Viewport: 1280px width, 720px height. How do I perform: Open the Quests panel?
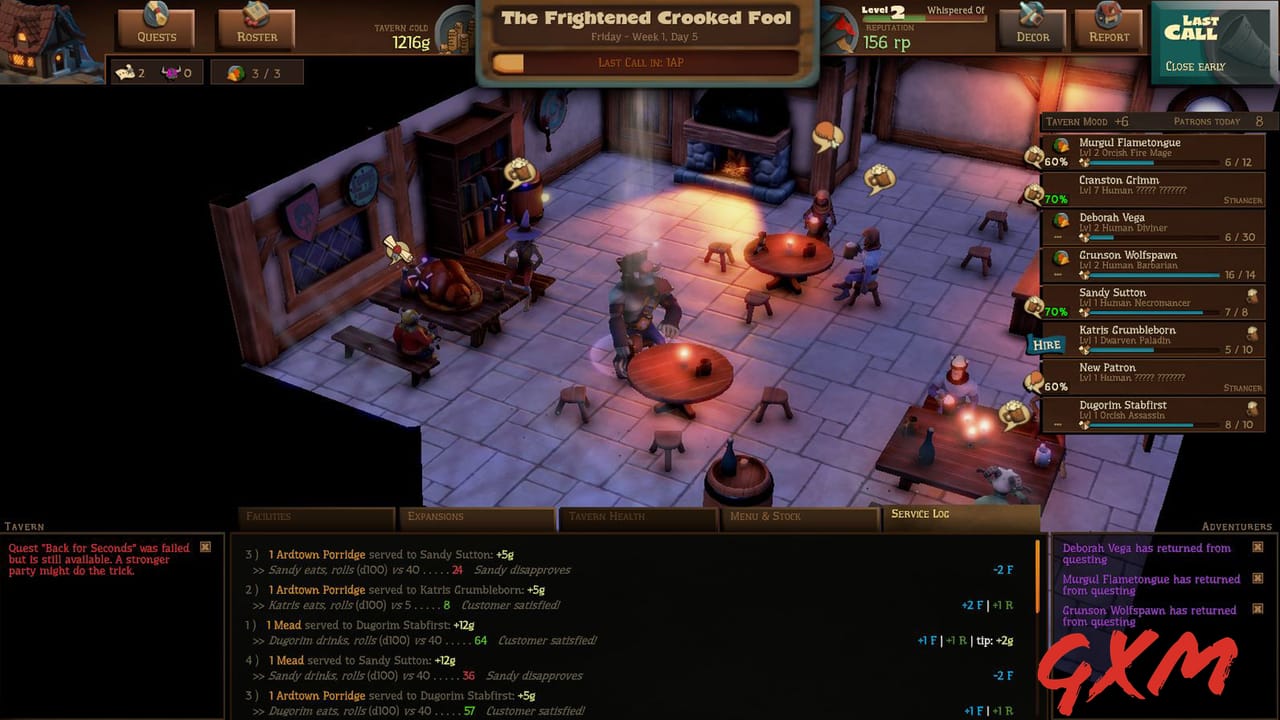coord(155,30)
